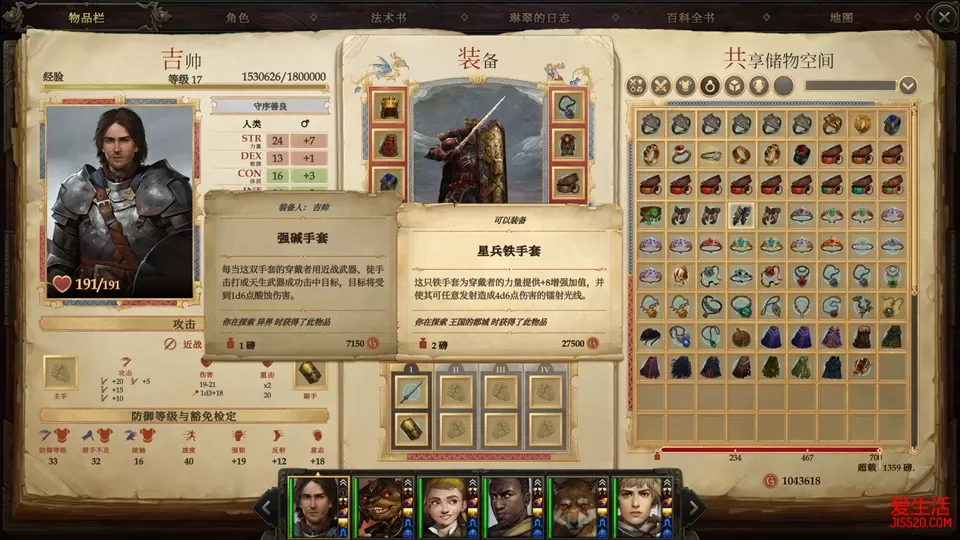
Task: Choose the fox-like companion portrait
Action: pos(574,507)
